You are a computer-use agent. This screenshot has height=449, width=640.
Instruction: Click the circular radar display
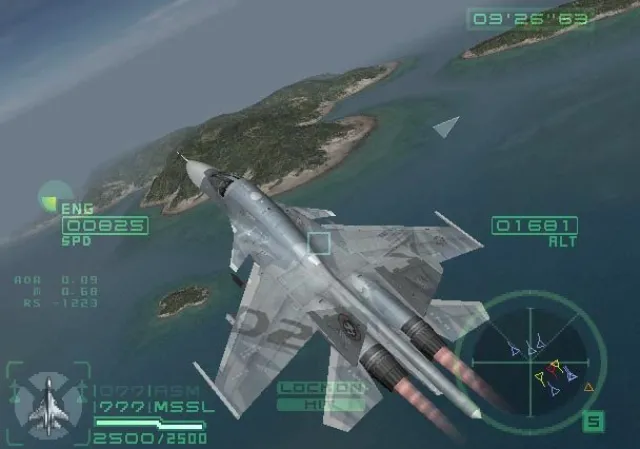539,357
